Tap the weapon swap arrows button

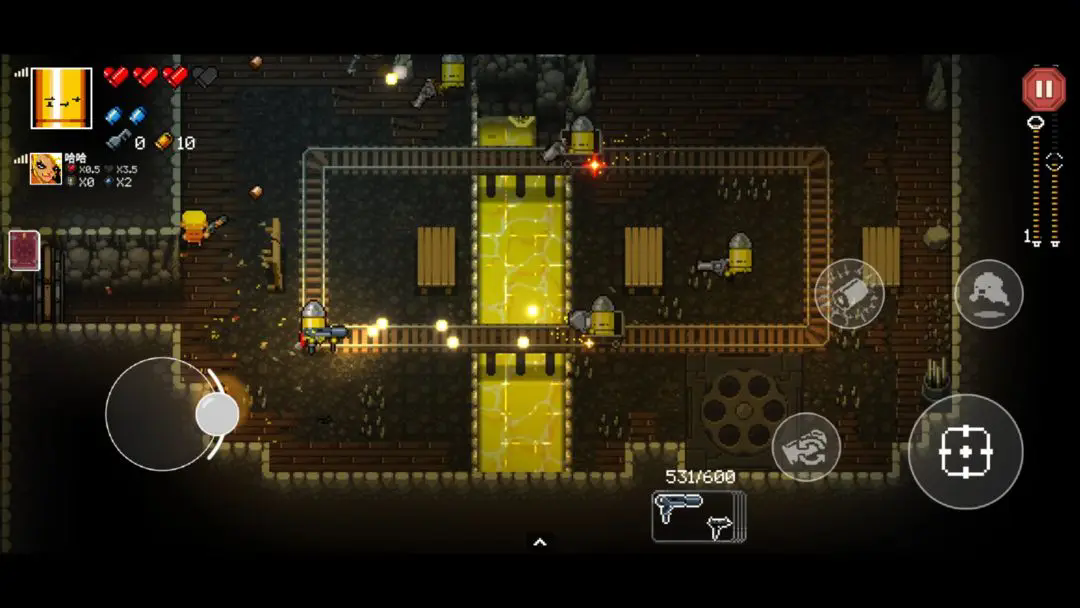click(806, 446)
